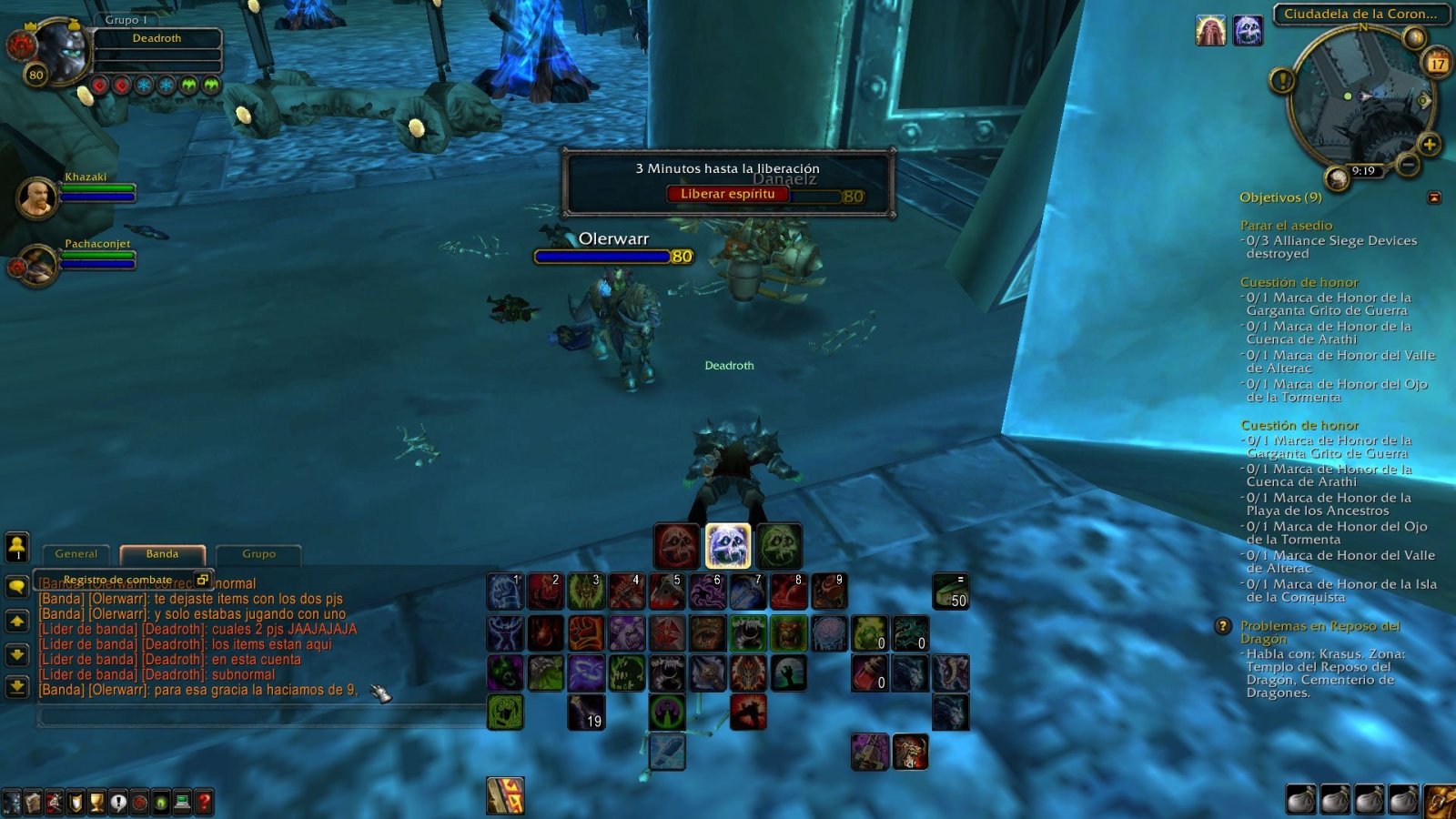Collapse the Objetivos quest tracker
This screenshot has height=819, width=1456.
(x=1434, y=197)
